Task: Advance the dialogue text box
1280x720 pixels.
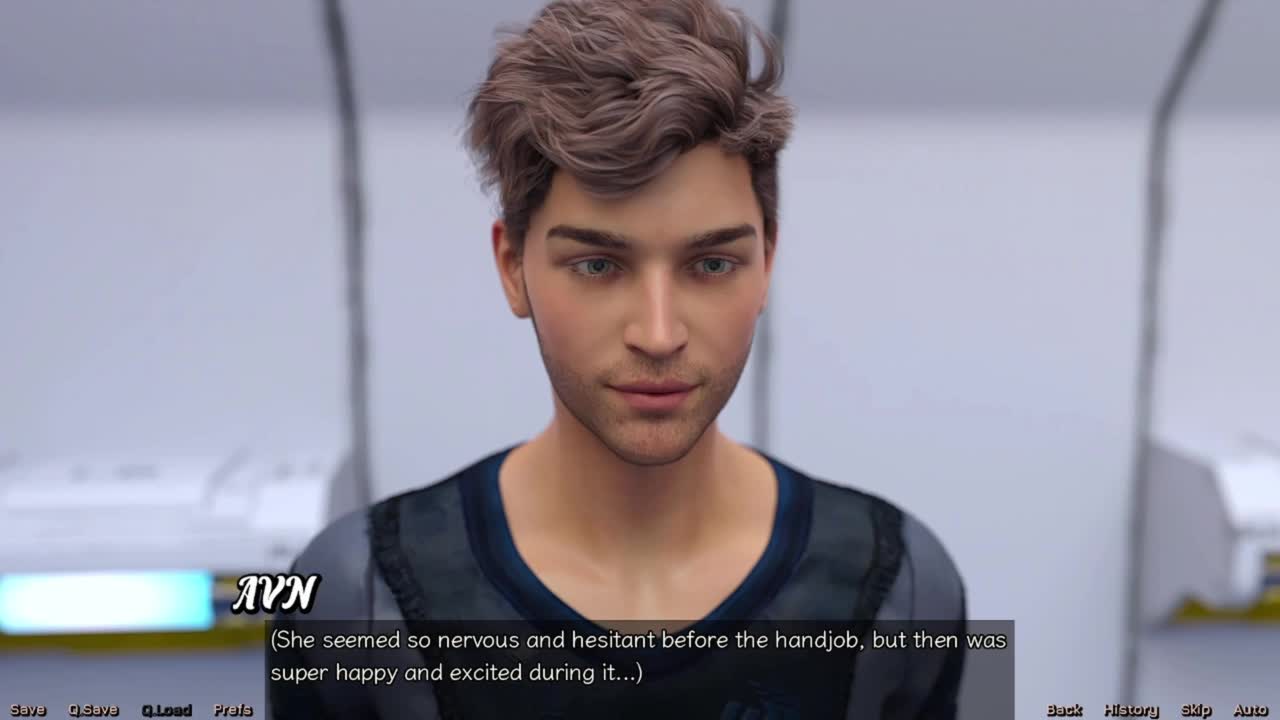Action: click(x=640, y=656)
